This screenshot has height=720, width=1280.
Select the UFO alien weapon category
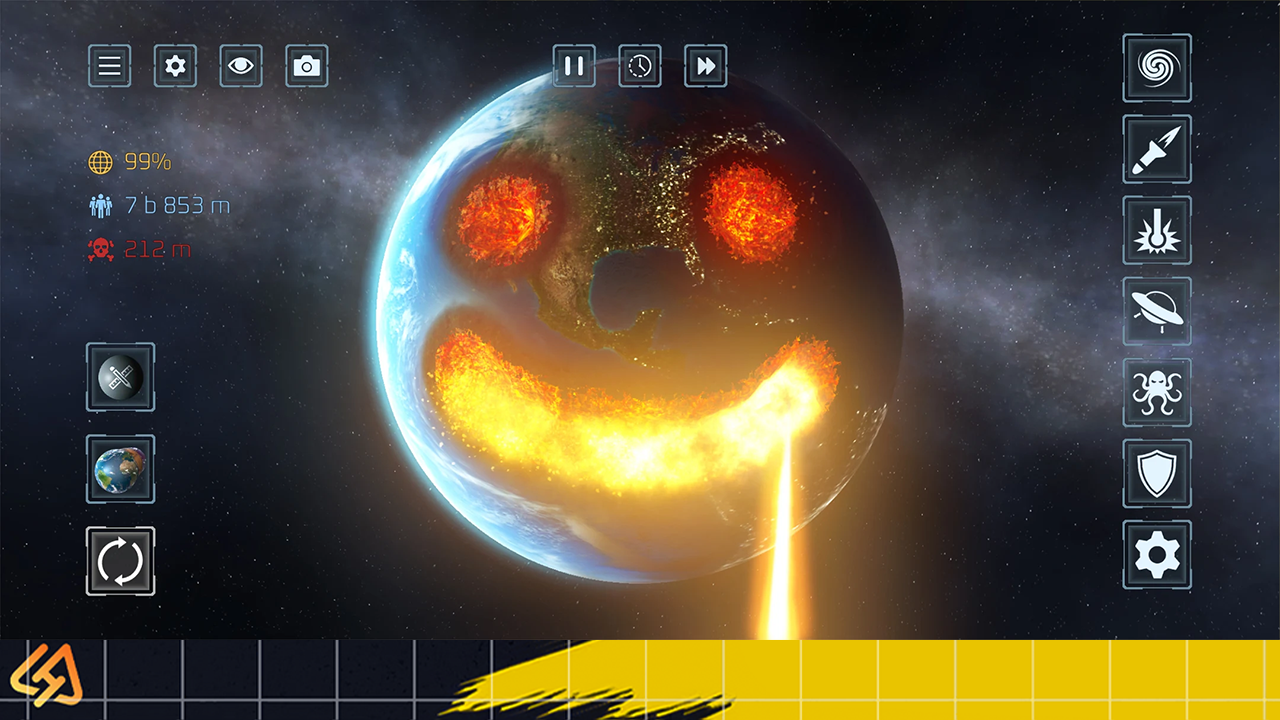click(1157, 311)
